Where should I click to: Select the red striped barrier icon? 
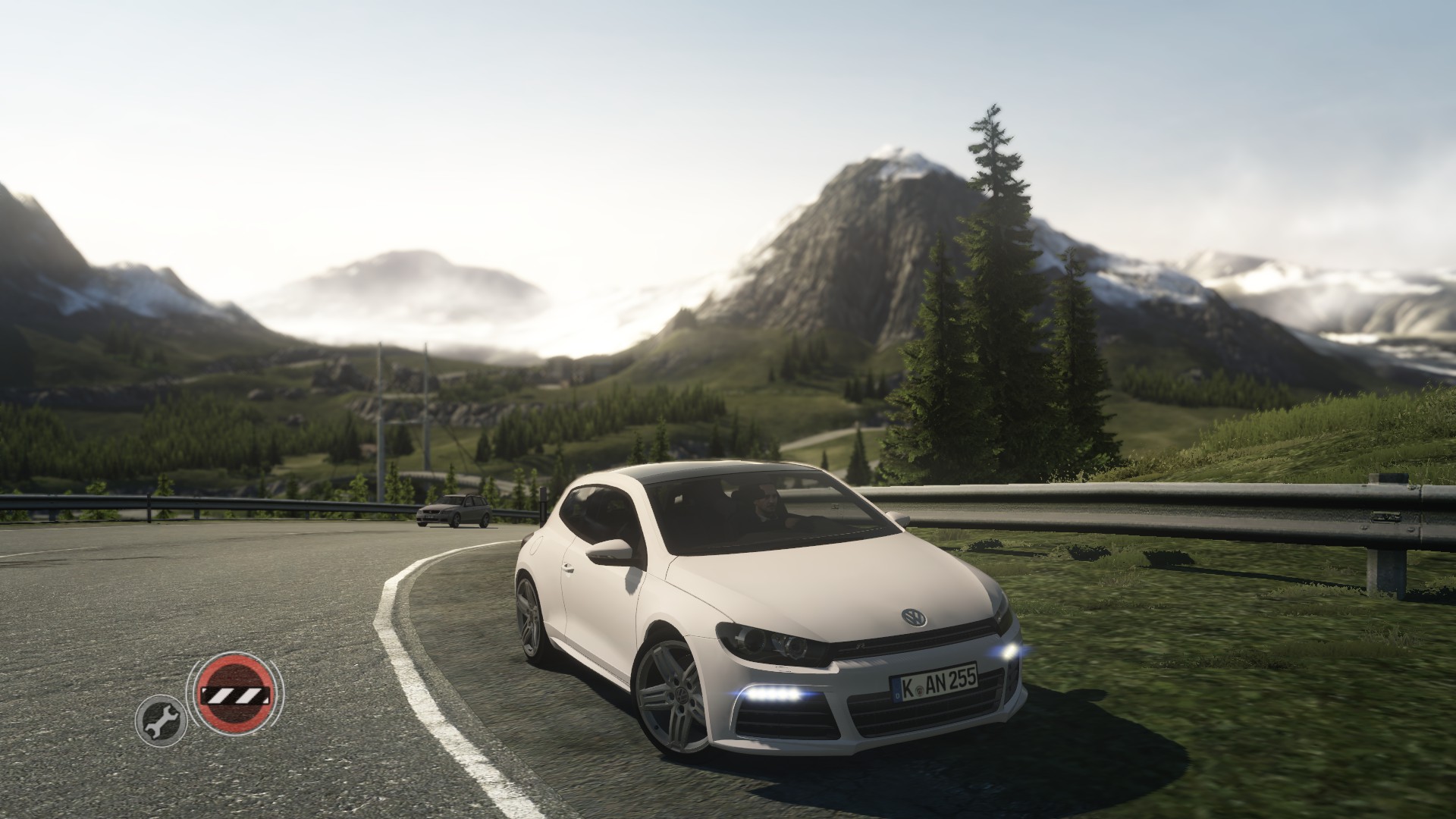pos(234,692)
